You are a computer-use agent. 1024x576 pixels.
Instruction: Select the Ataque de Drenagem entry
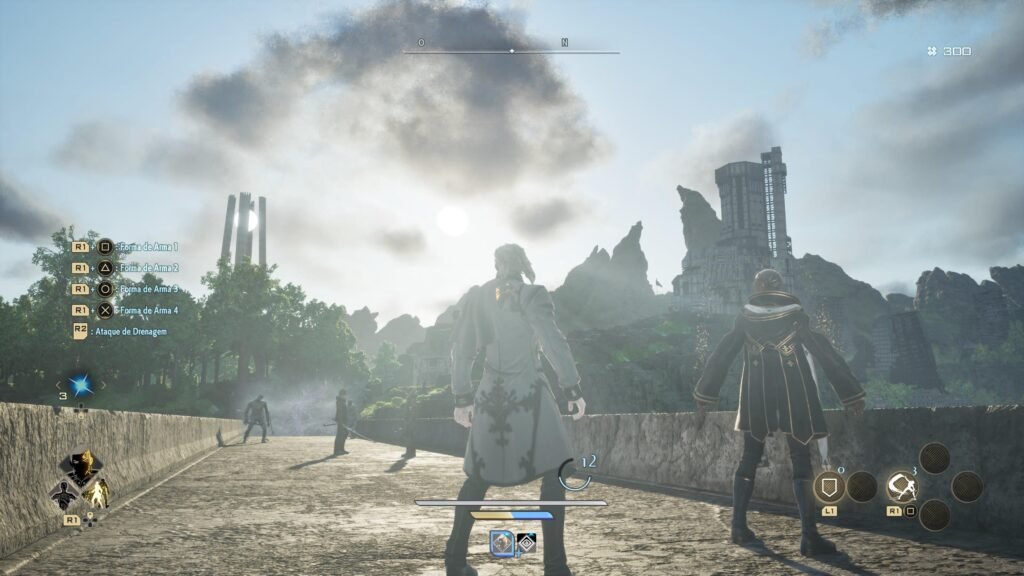coord(130,331)
